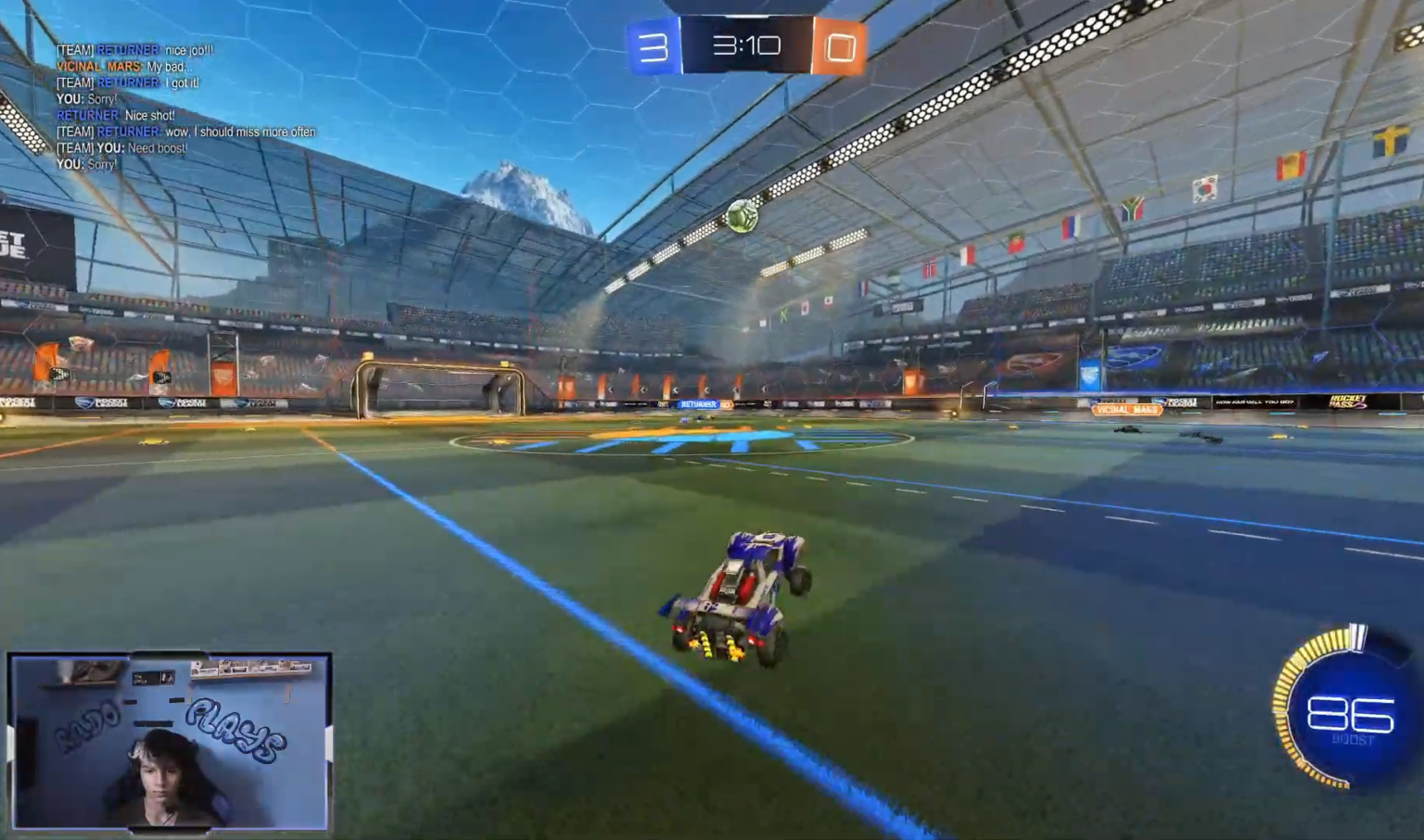Select the streamer webcam overlay
Screen dimensions: 1424x840
(170, 741)
